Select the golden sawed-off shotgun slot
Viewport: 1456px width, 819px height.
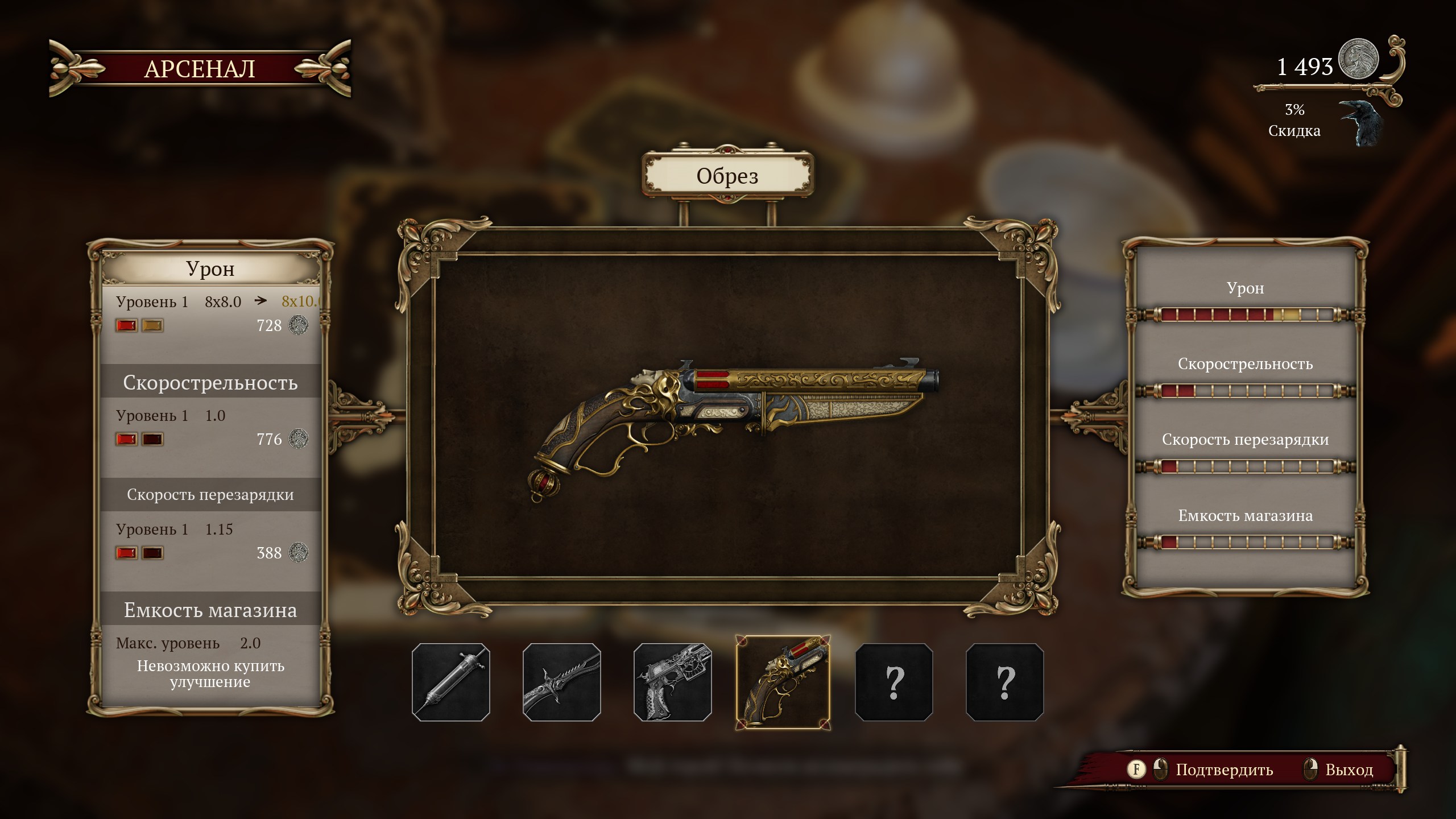tap(783, 682)
